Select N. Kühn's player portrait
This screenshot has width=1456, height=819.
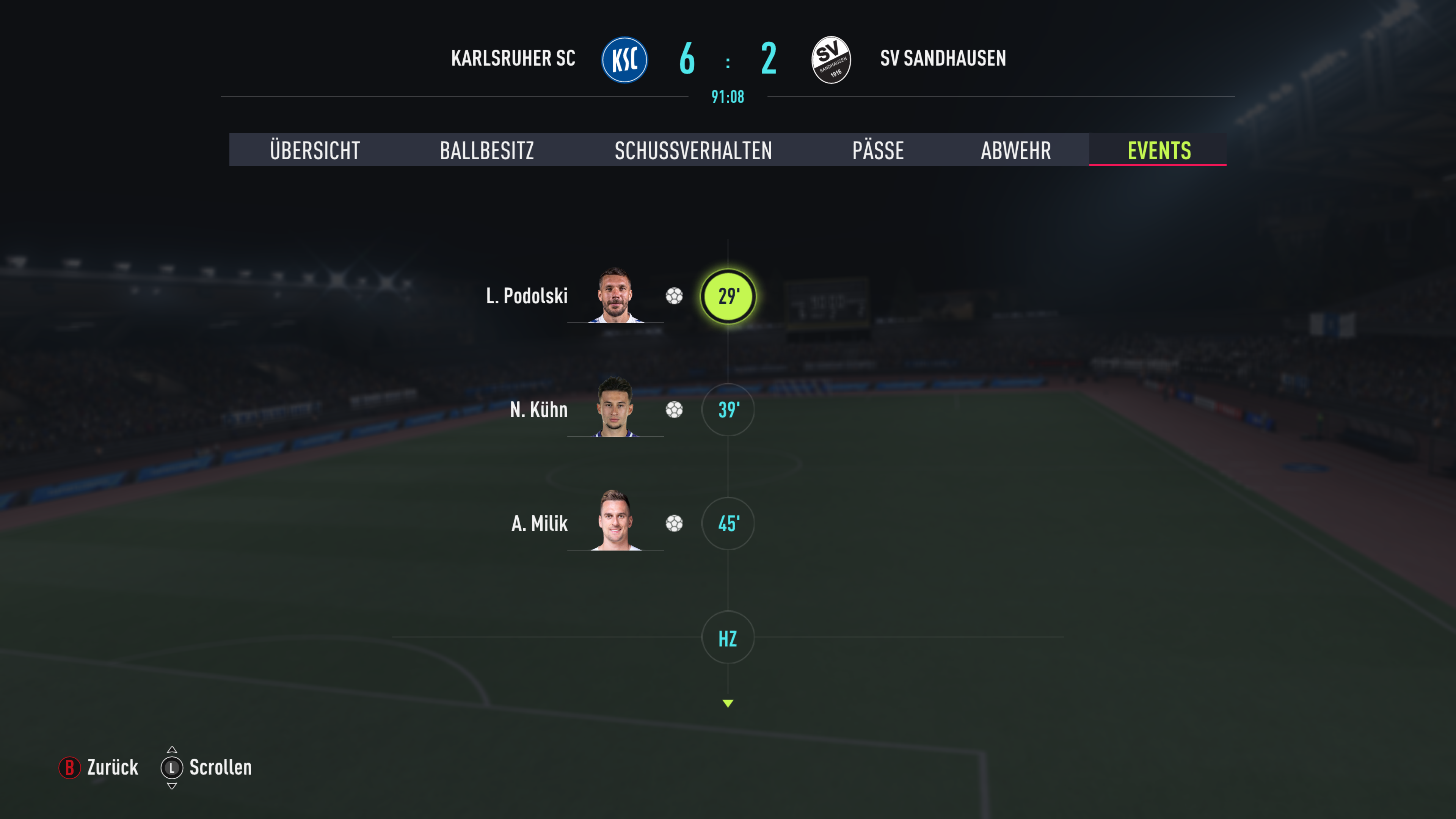coord(615,407)
